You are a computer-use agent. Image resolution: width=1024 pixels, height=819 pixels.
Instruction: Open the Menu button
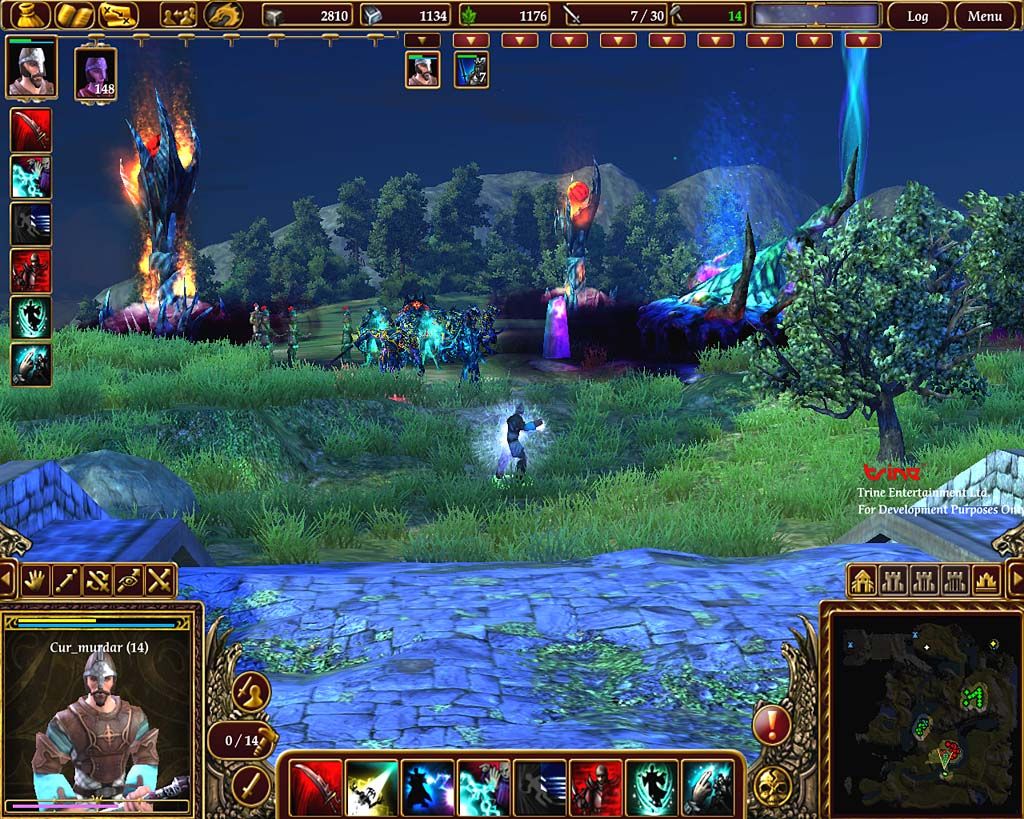coord(984,16)
